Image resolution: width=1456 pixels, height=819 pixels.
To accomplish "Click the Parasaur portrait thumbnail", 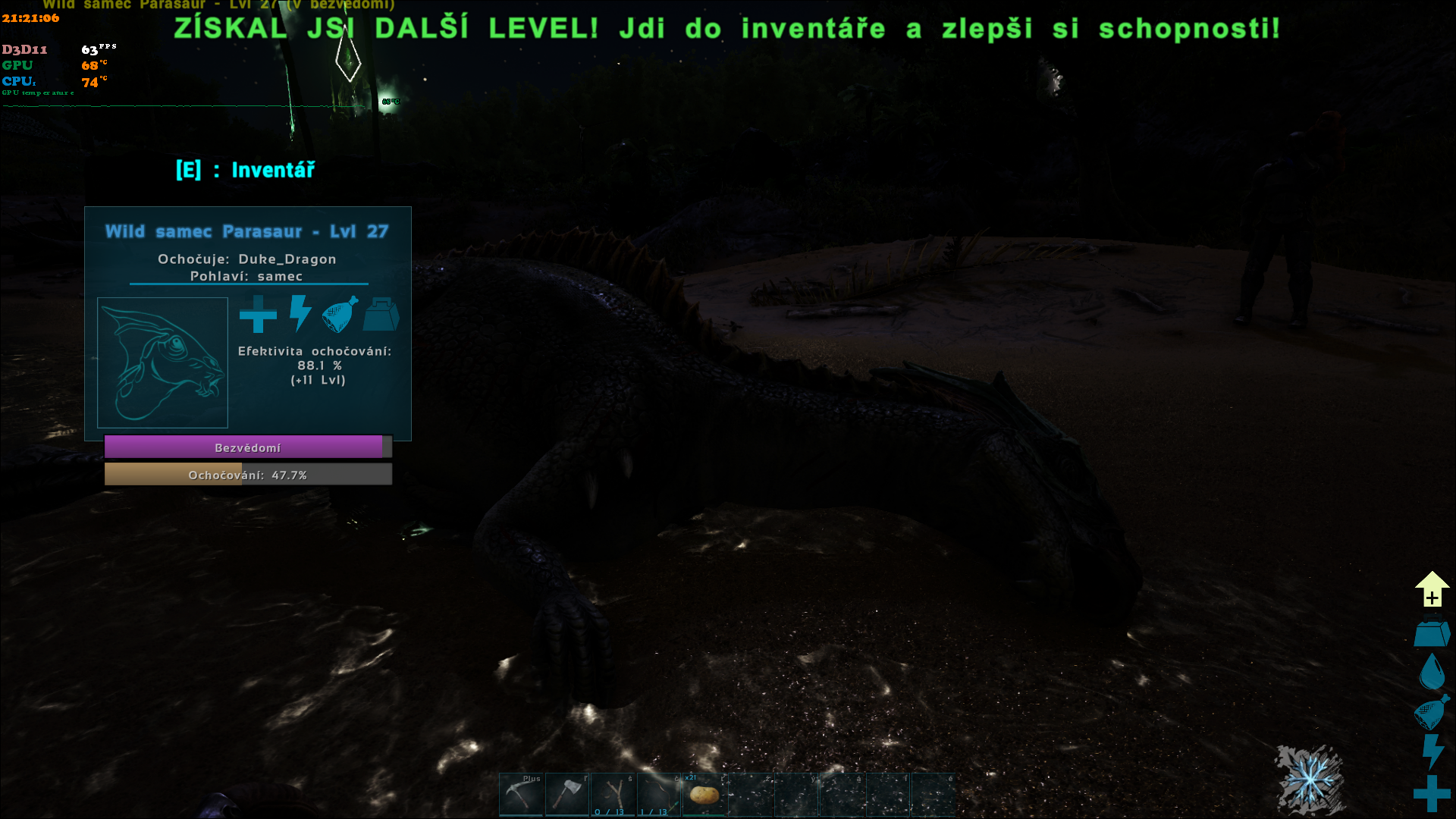I will 162,362.
